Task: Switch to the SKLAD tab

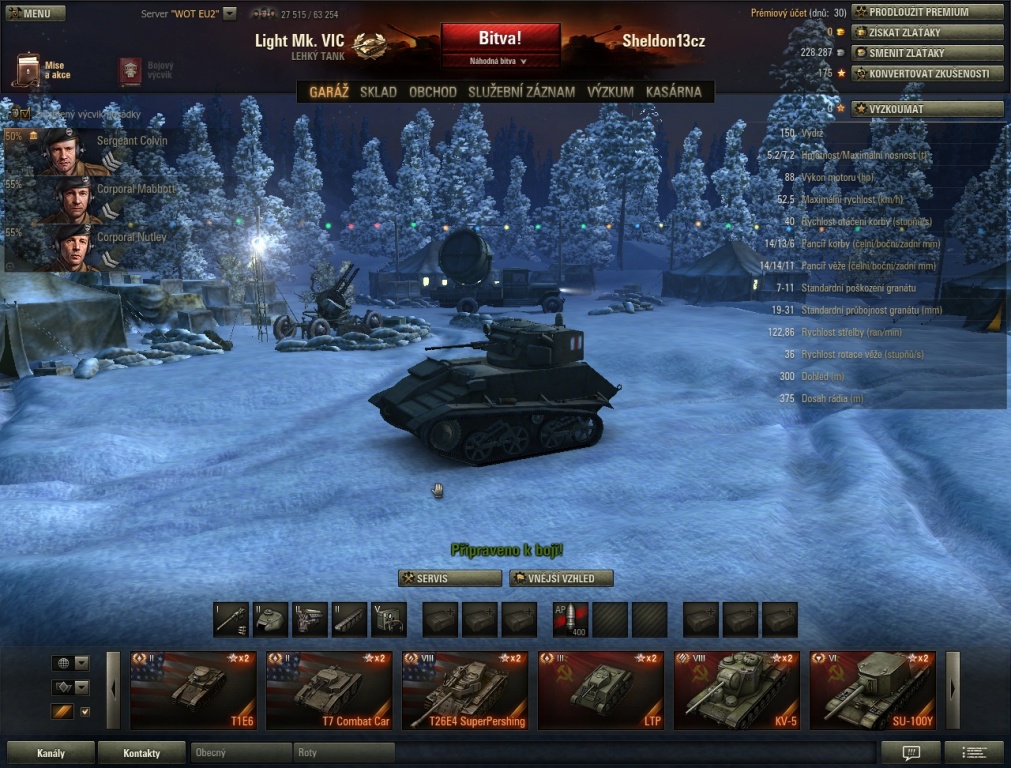Action: coord(378,92)
